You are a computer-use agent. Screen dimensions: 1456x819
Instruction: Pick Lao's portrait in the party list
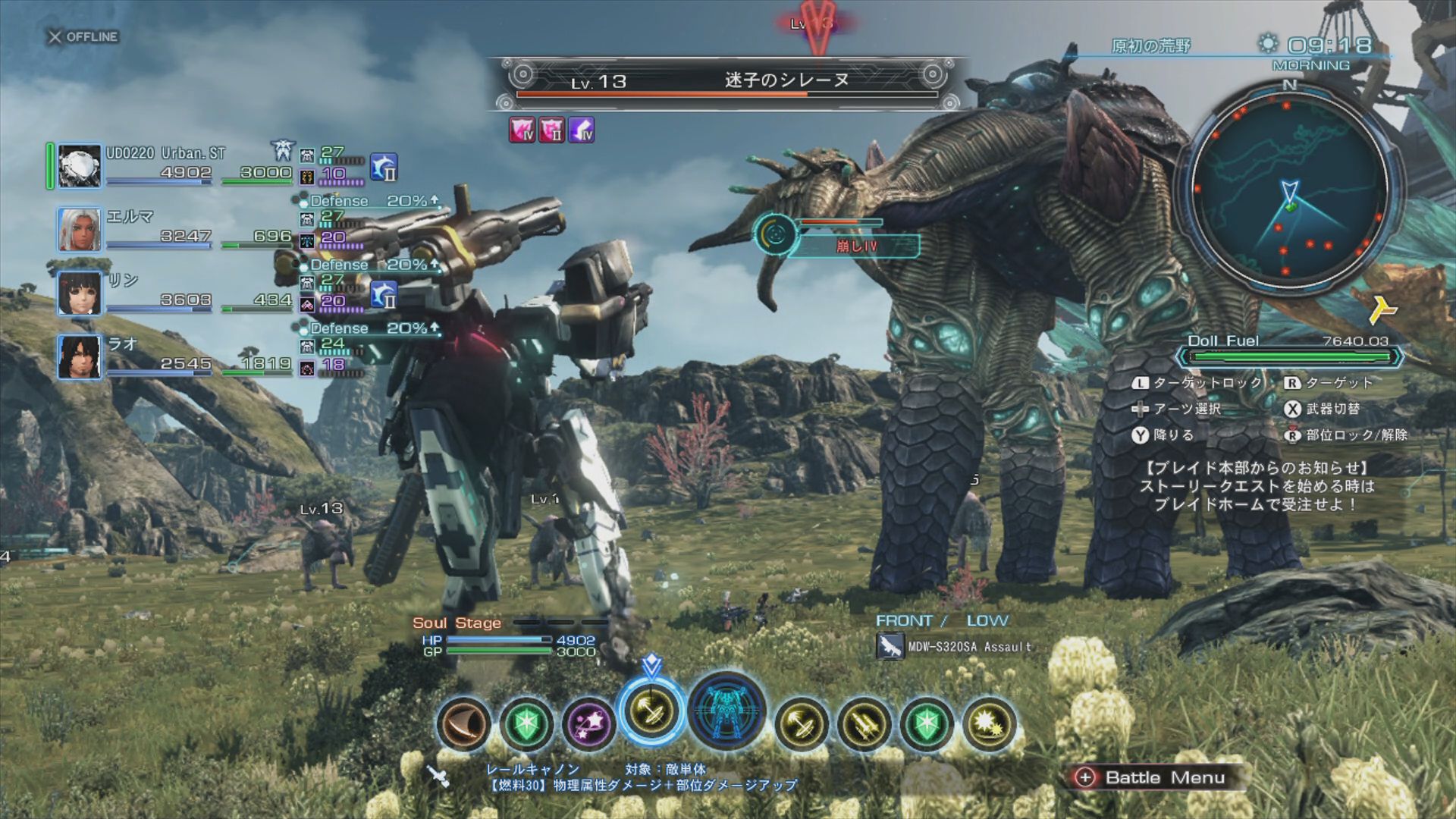click(80, 356)
